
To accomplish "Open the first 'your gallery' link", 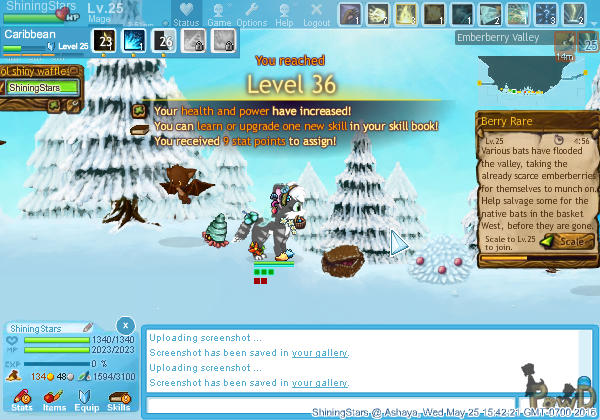I will (320, 352).
